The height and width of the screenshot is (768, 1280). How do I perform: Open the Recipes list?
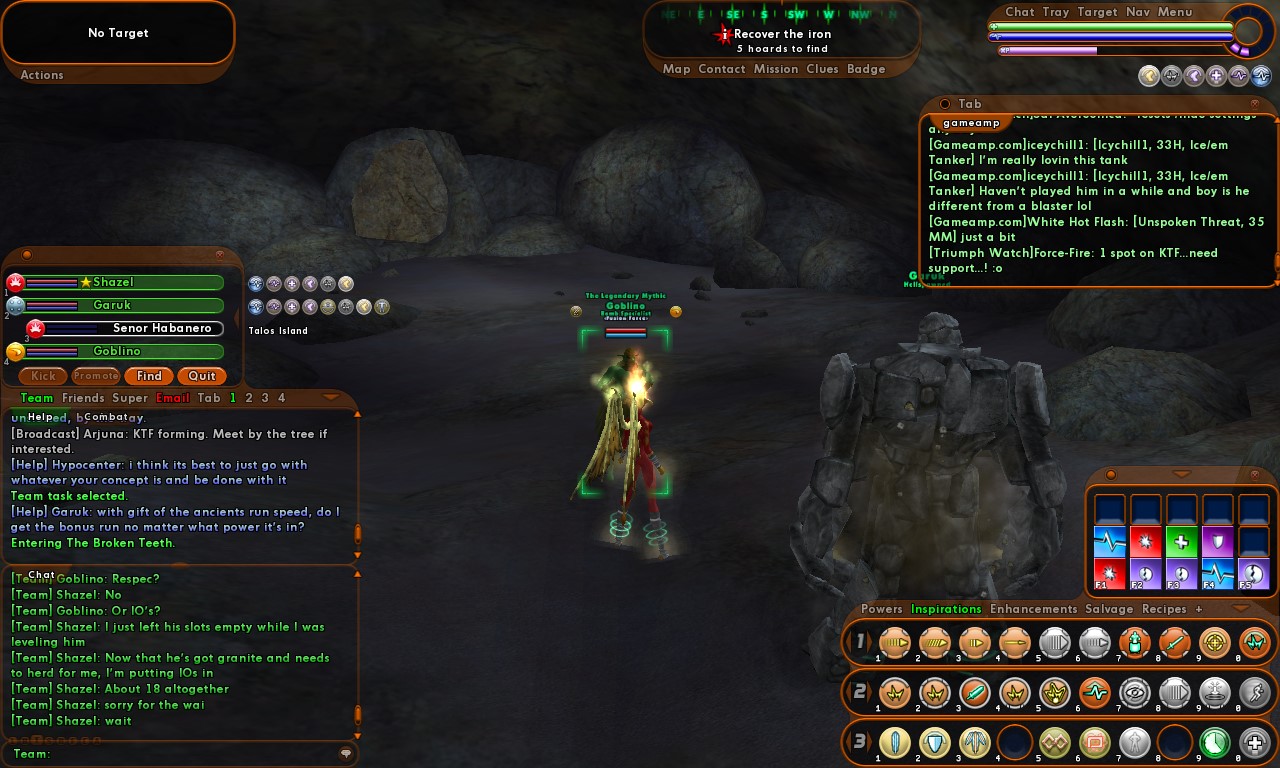click(x=1164, y=609)
